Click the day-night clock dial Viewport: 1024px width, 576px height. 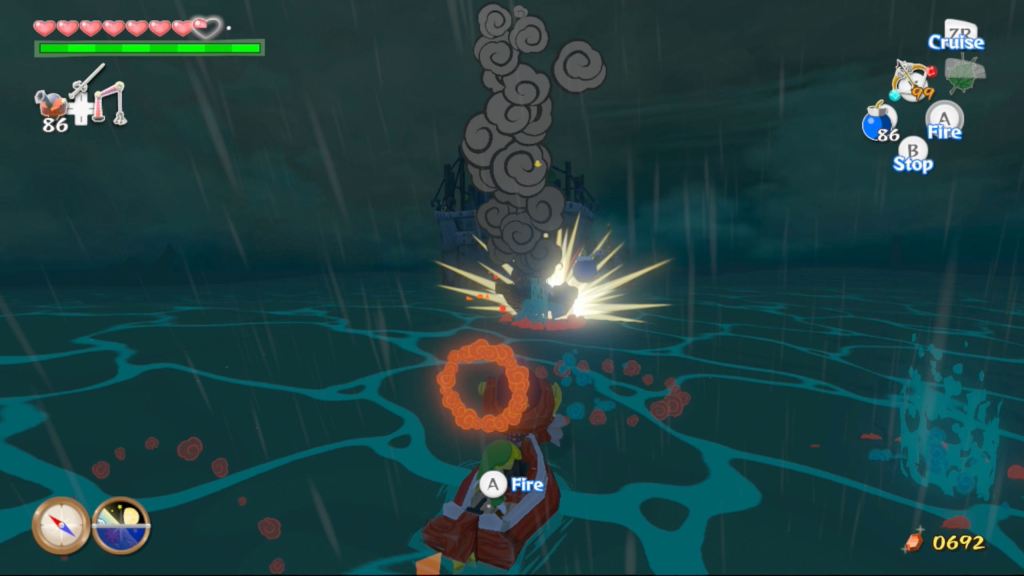121,525
